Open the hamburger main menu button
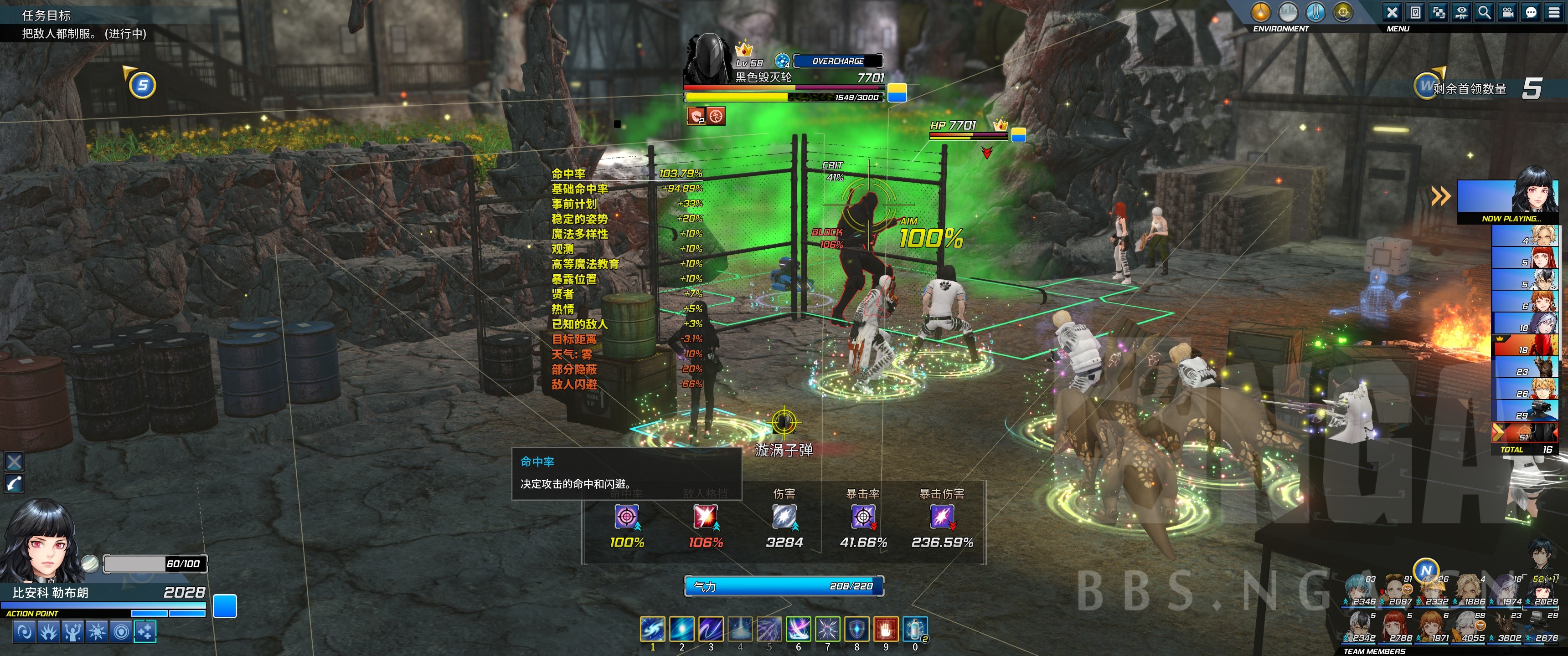 click(x=1553, y=12)
